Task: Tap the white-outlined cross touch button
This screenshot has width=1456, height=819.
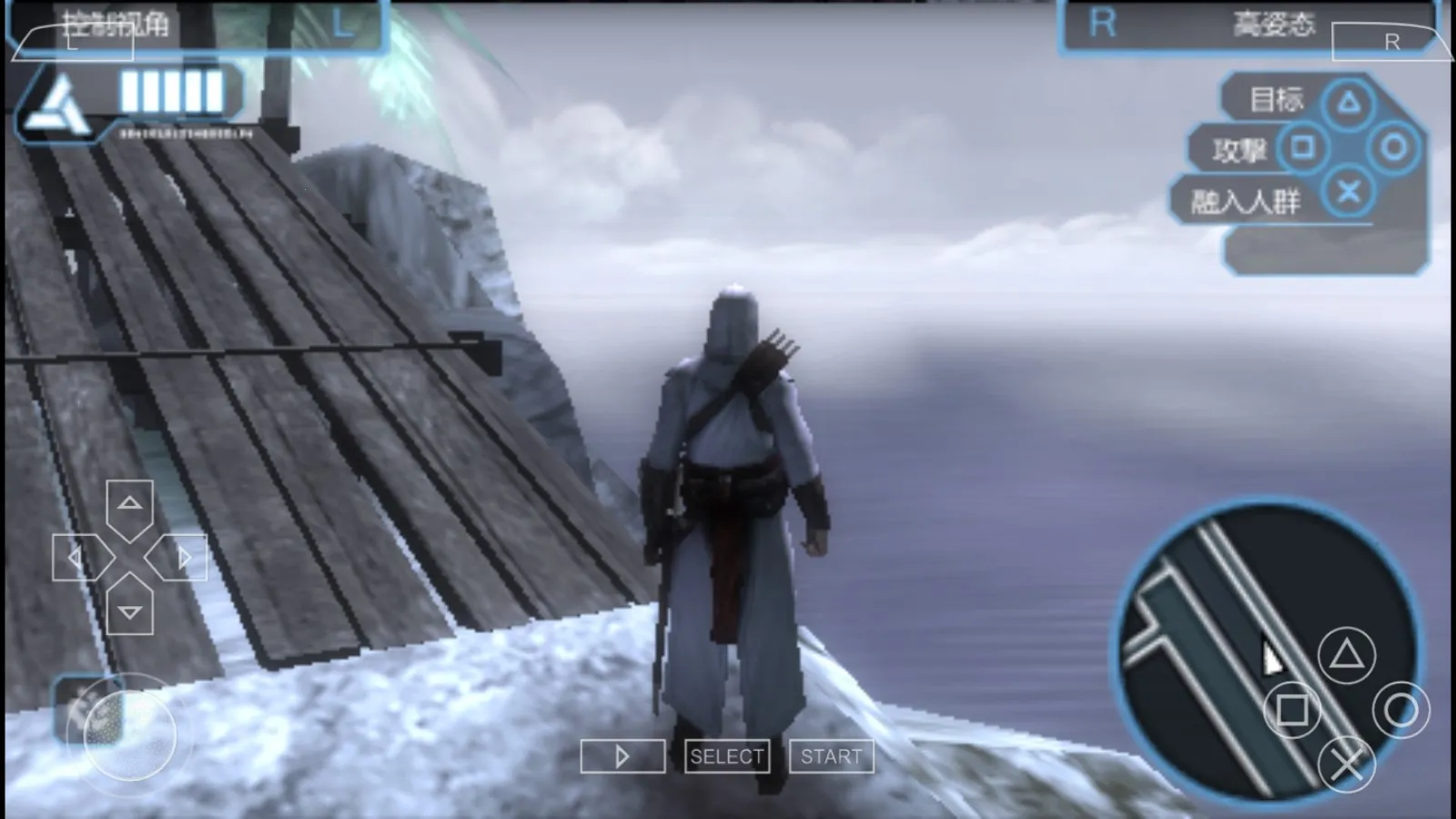Action: coord(1347,763)
